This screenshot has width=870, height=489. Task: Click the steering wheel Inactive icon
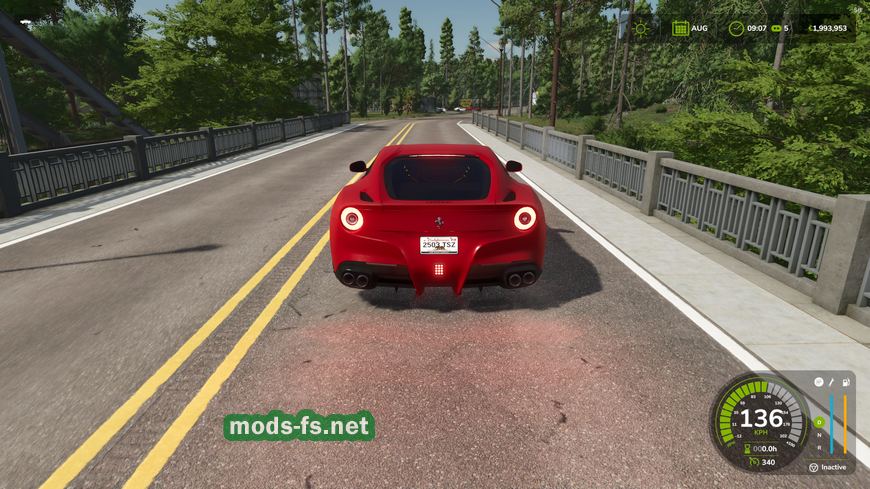[x=813, y=467]
